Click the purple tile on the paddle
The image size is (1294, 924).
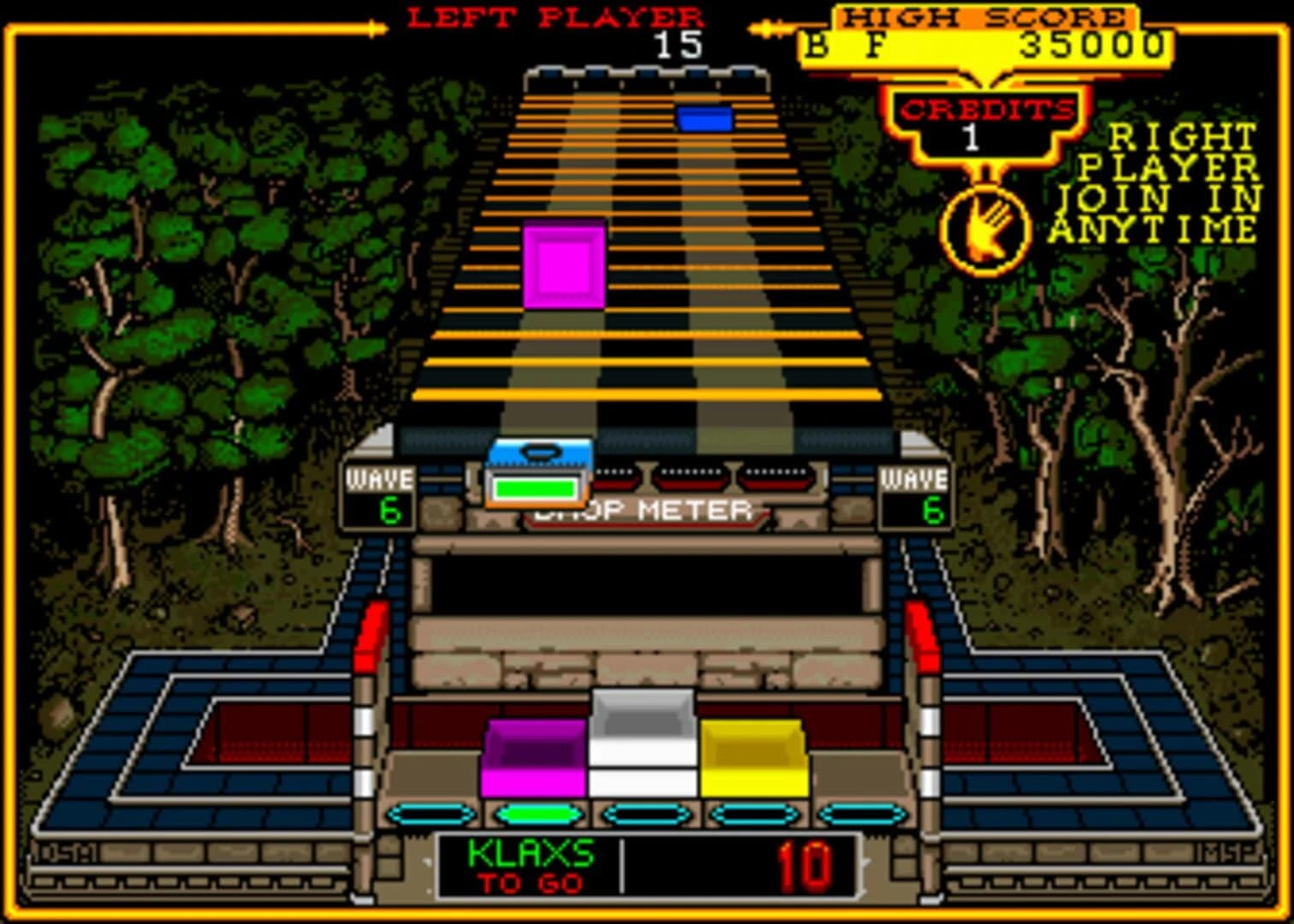click(532, 758)
